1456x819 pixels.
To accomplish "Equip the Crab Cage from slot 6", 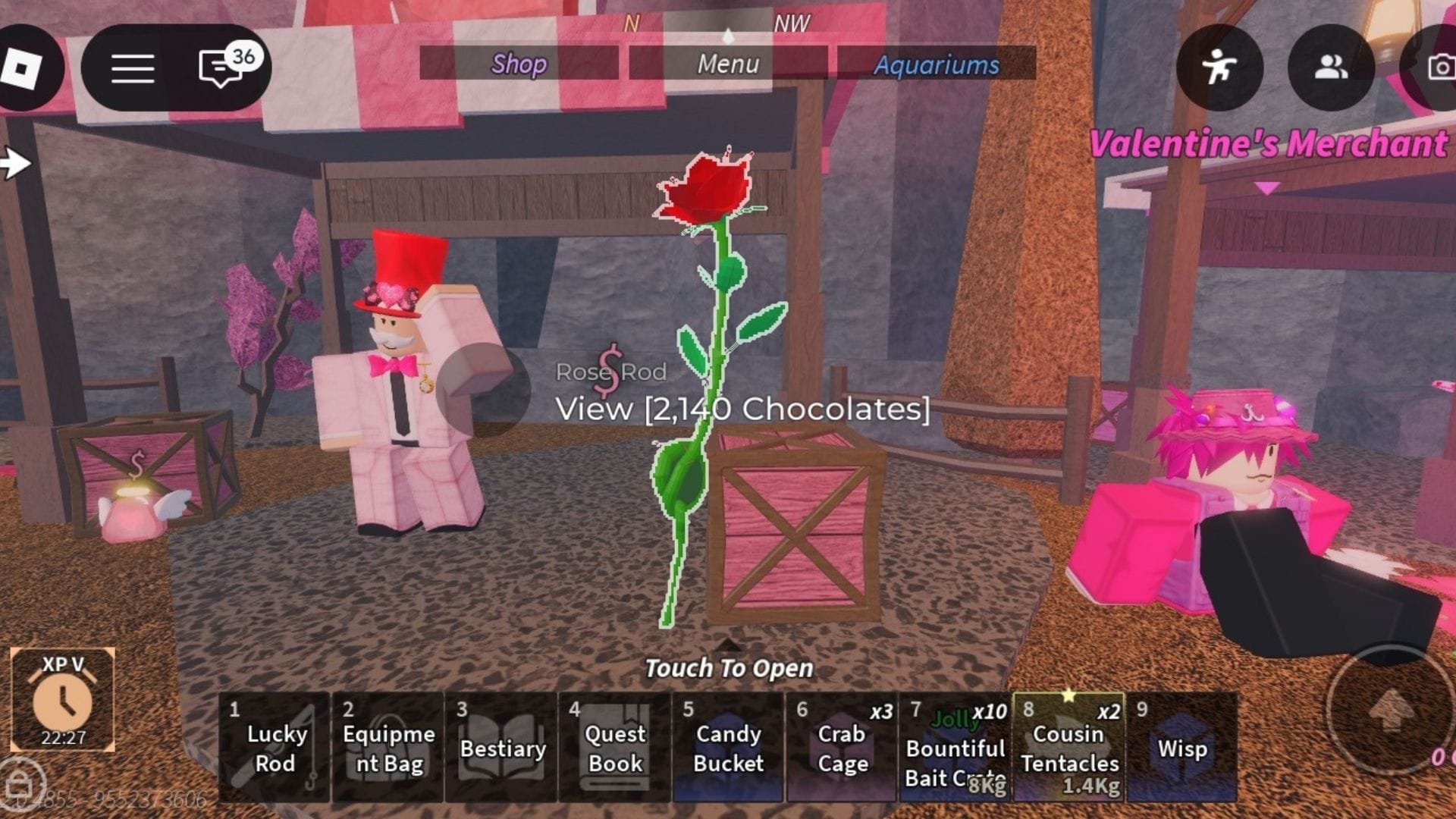I will point(842,747).
